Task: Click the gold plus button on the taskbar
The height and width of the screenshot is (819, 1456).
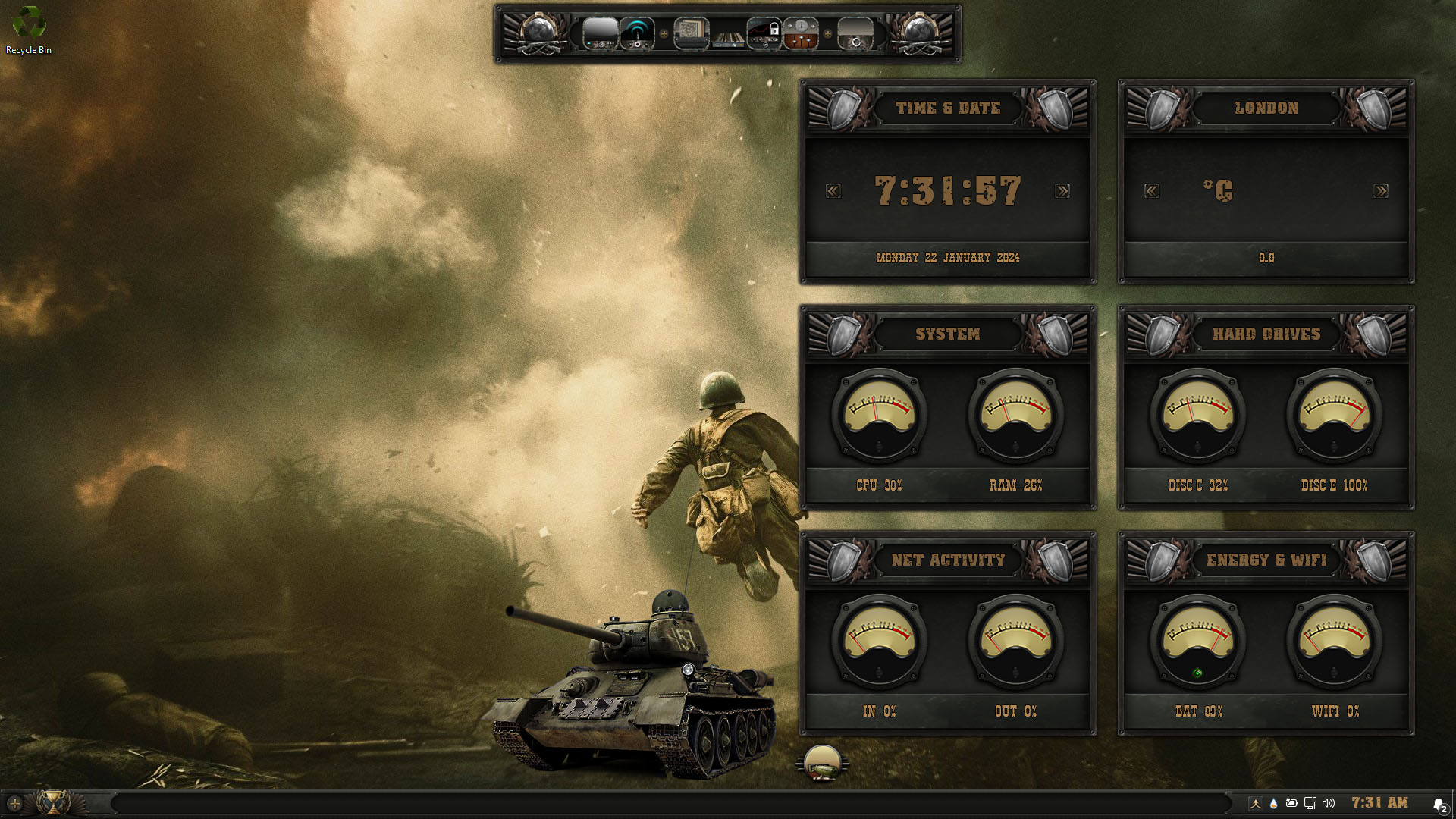Action: click(14, 802)
